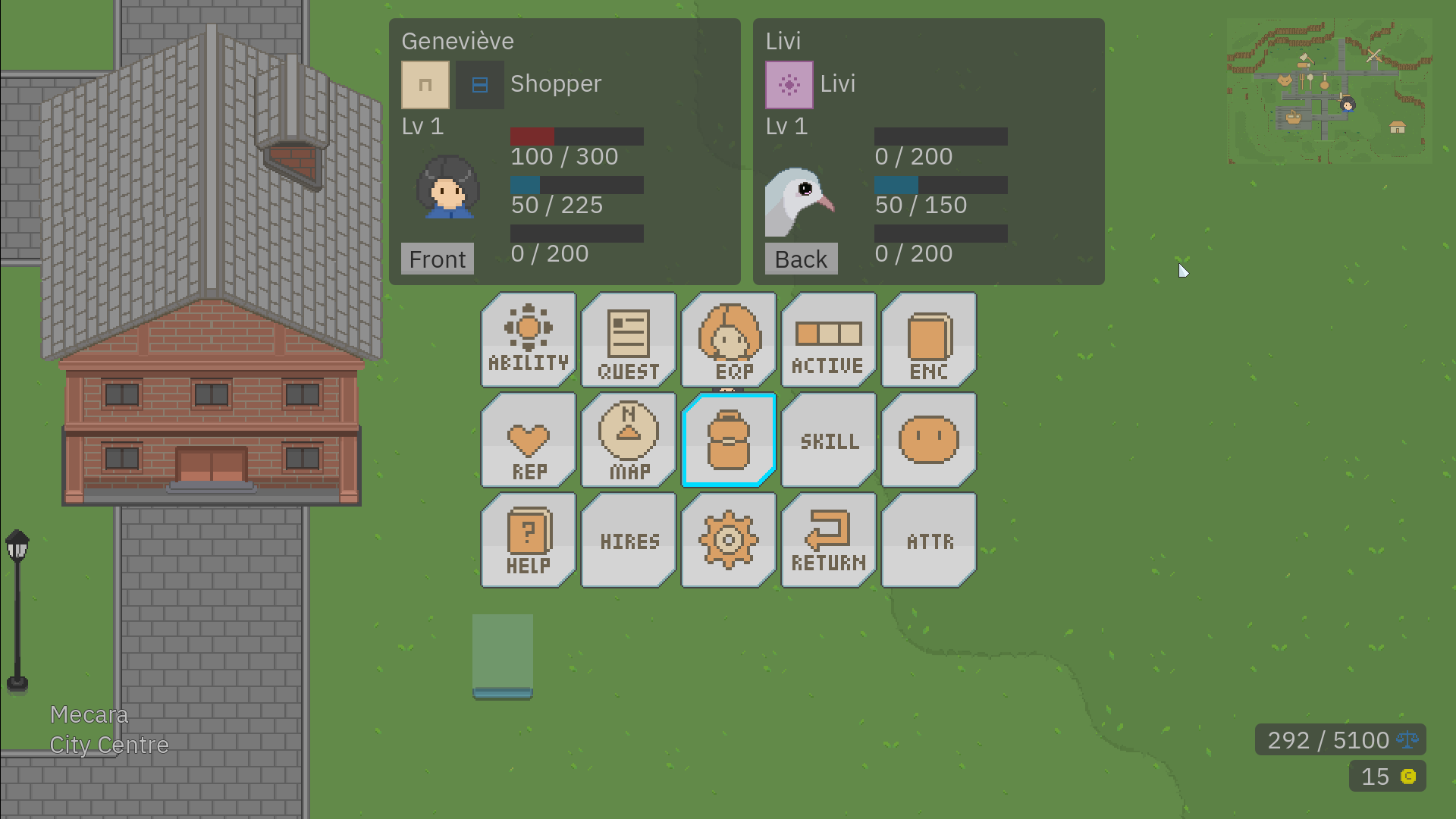Open the highlighted inventory bag
The width and height of the screenshot is (1456, 819).
(x=728, y=439)
